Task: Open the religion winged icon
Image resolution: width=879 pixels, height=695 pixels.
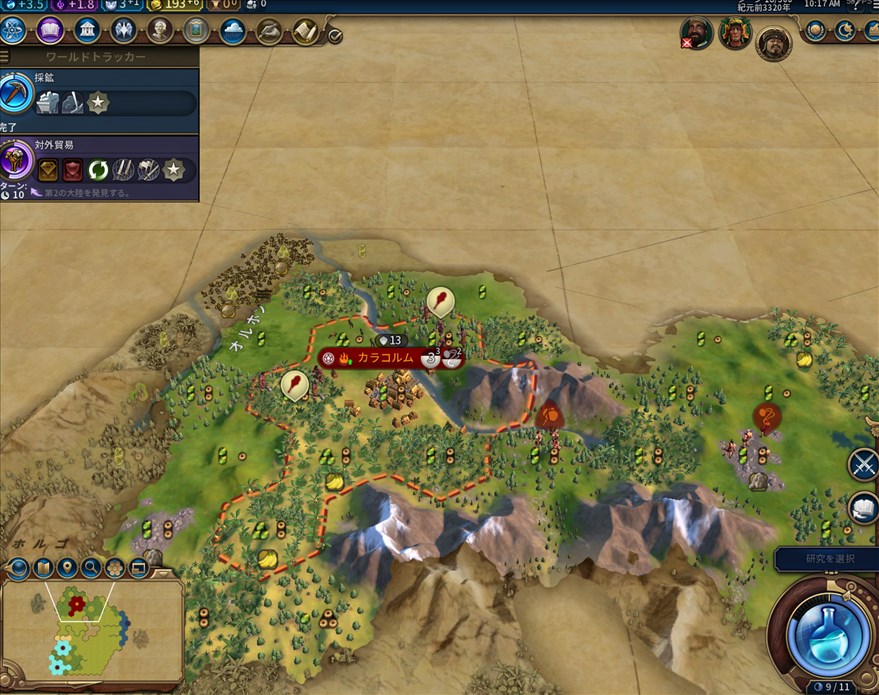Action: pyautogui.click(x=123, y=30)
